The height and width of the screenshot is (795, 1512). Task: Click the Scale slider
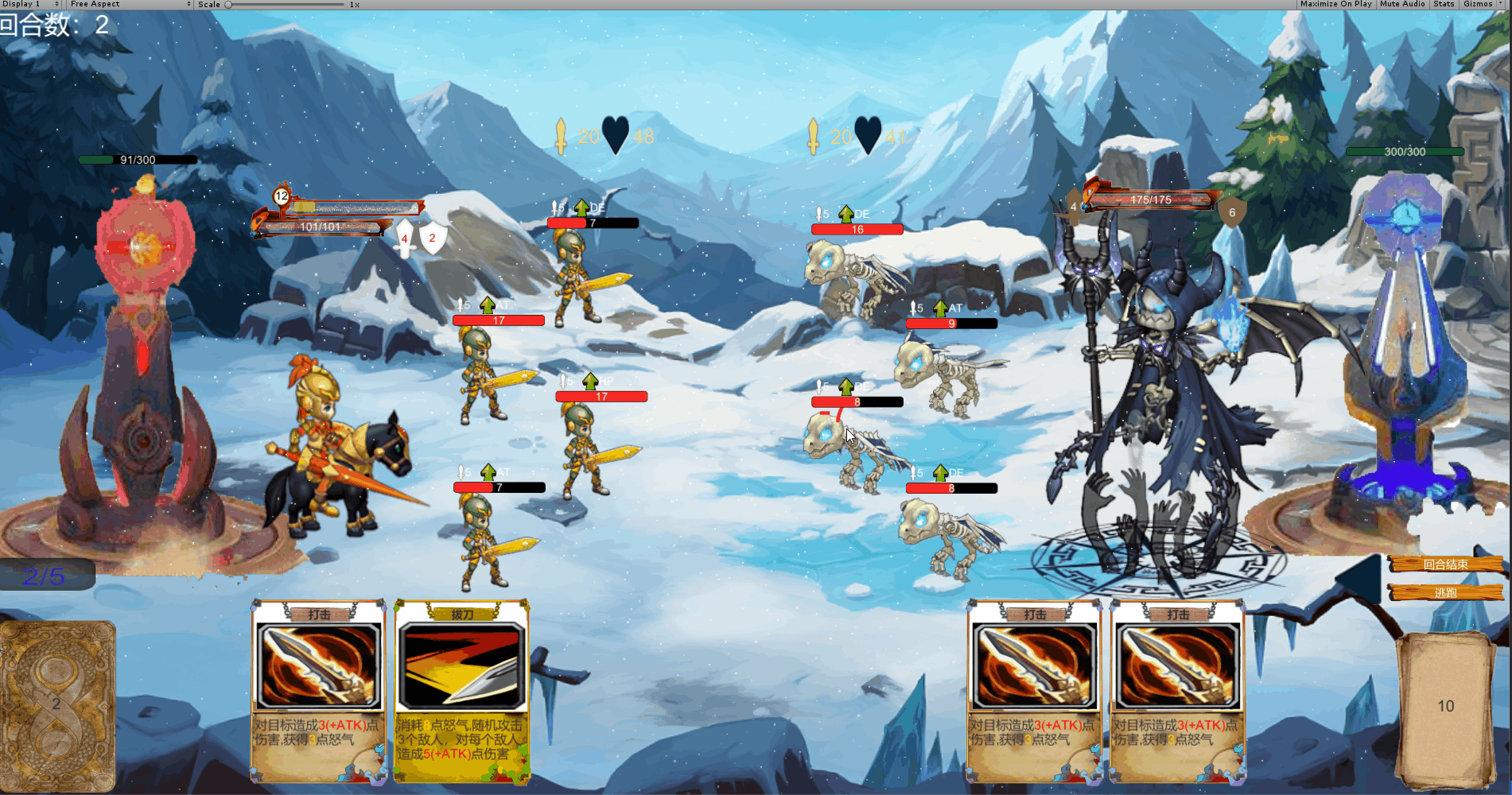pyautogui.click(x=285, y=5)
